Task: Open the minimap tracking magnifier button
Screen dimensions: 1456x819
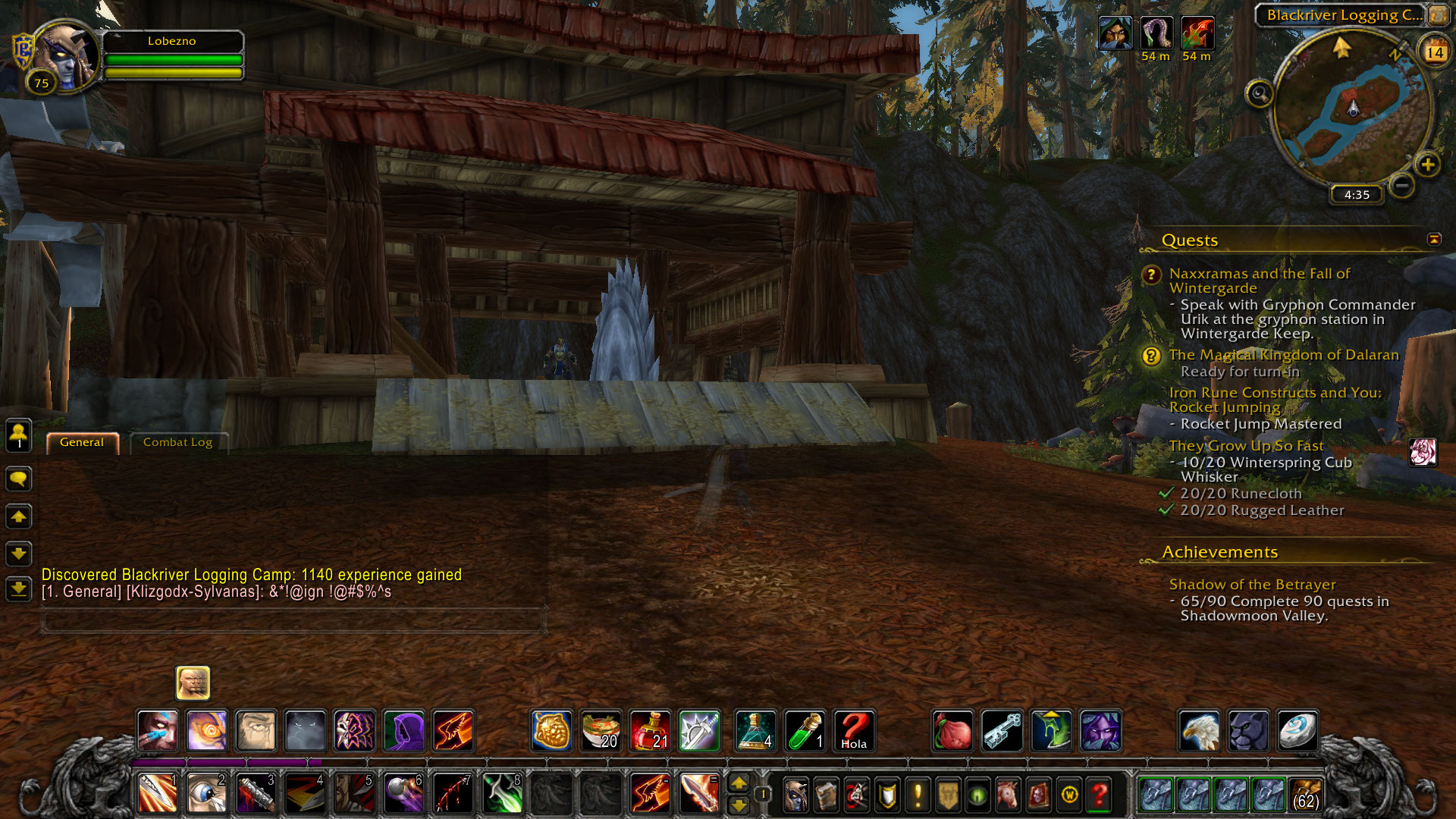Action: click(x=1260, y=94)
